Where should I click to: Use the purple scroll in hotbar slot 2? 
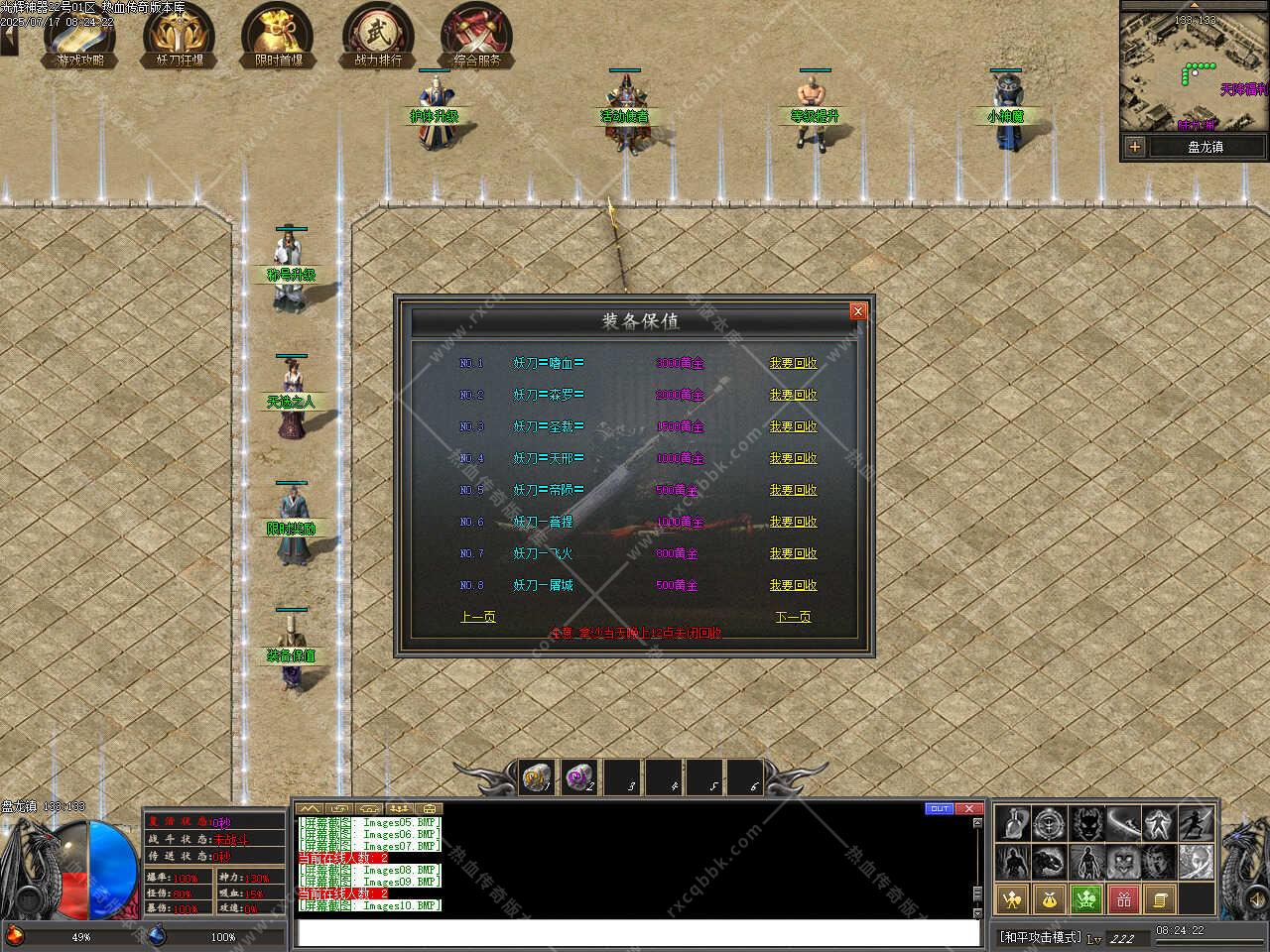[577, 776]
